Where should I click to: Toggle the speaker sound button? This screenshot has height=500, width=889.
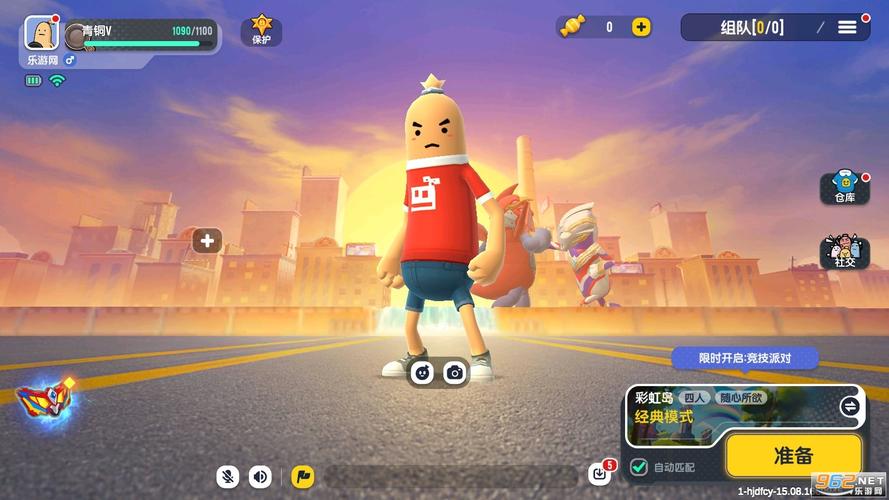coord(261,477)
